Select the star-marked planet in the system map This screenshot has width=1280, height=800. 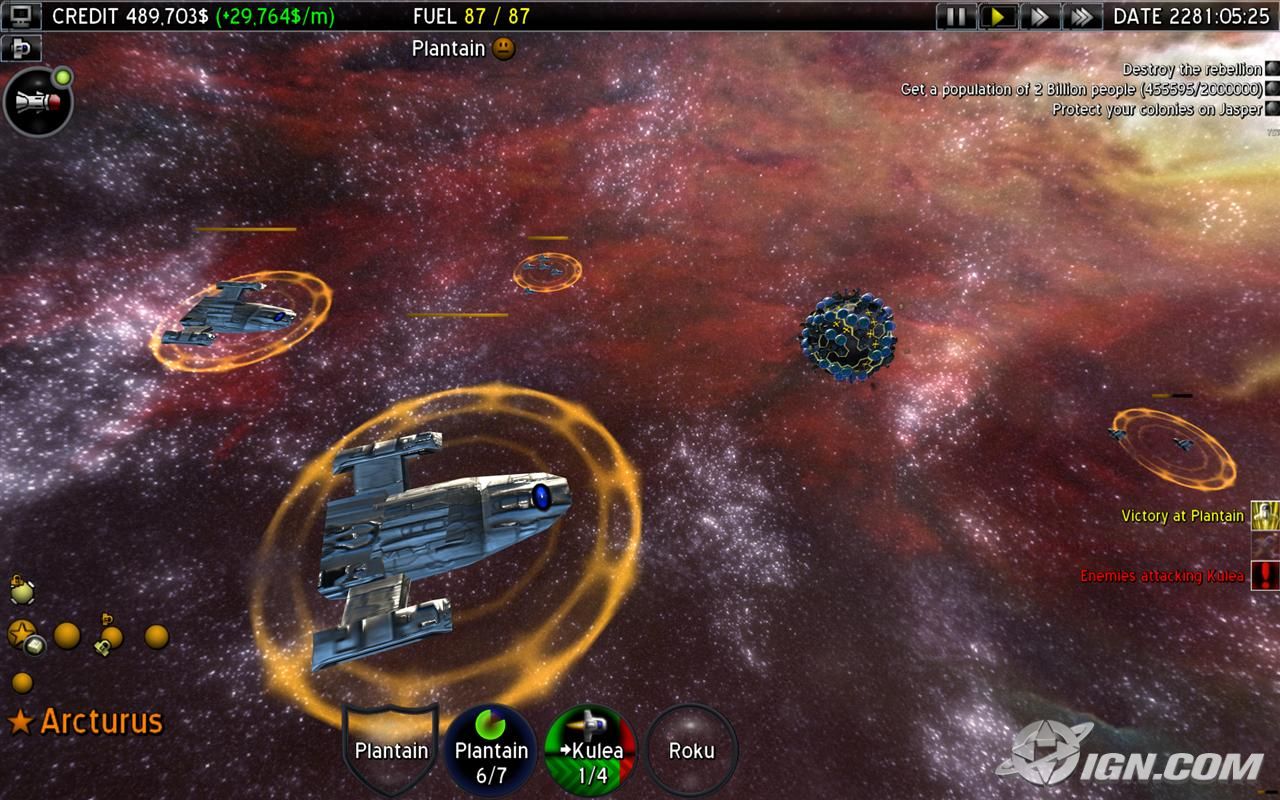(22, 633)
